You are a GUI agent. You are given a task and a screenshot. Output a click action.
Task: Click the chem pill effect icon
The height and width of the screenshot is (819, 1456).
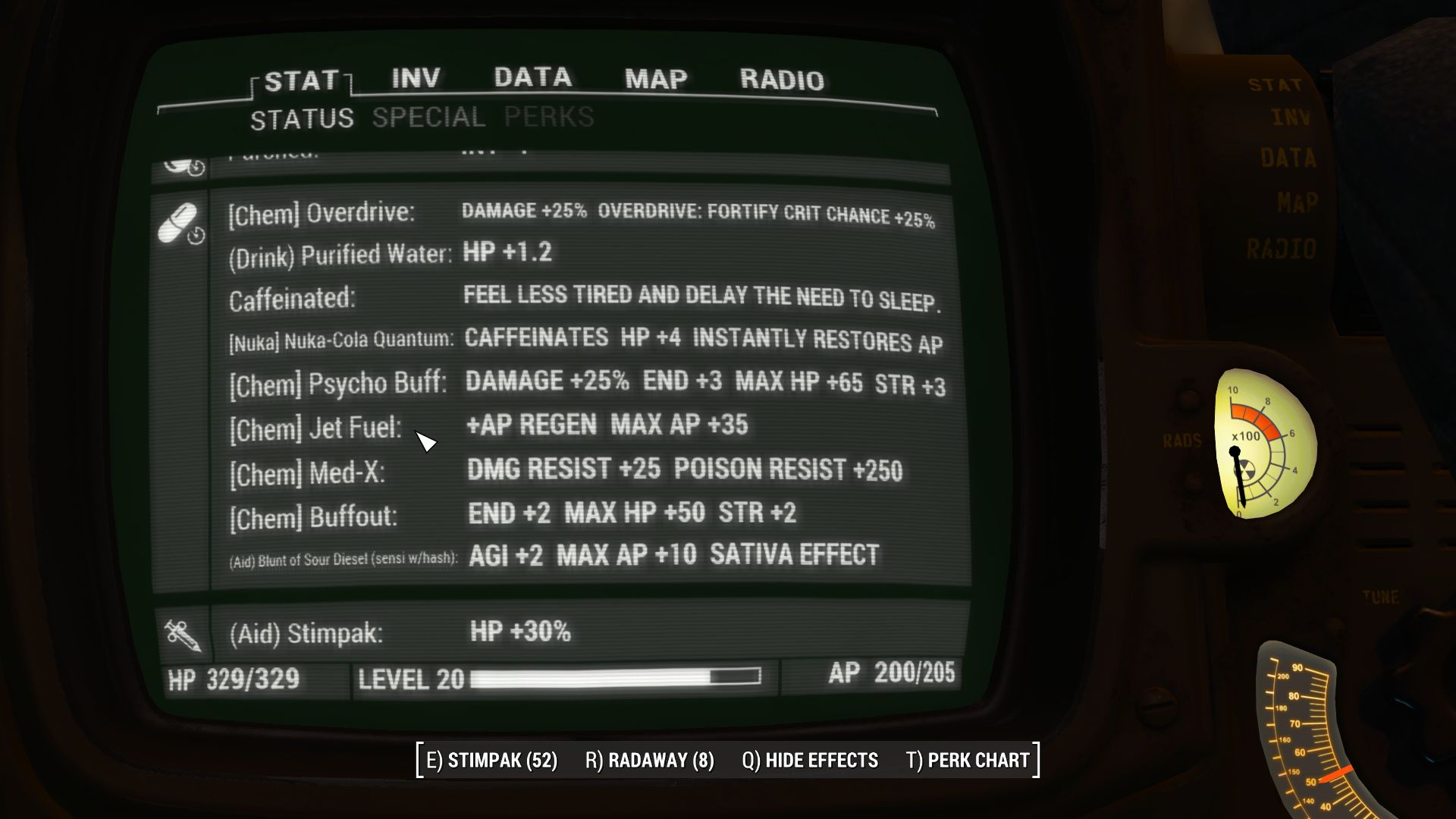coord(177,218)
